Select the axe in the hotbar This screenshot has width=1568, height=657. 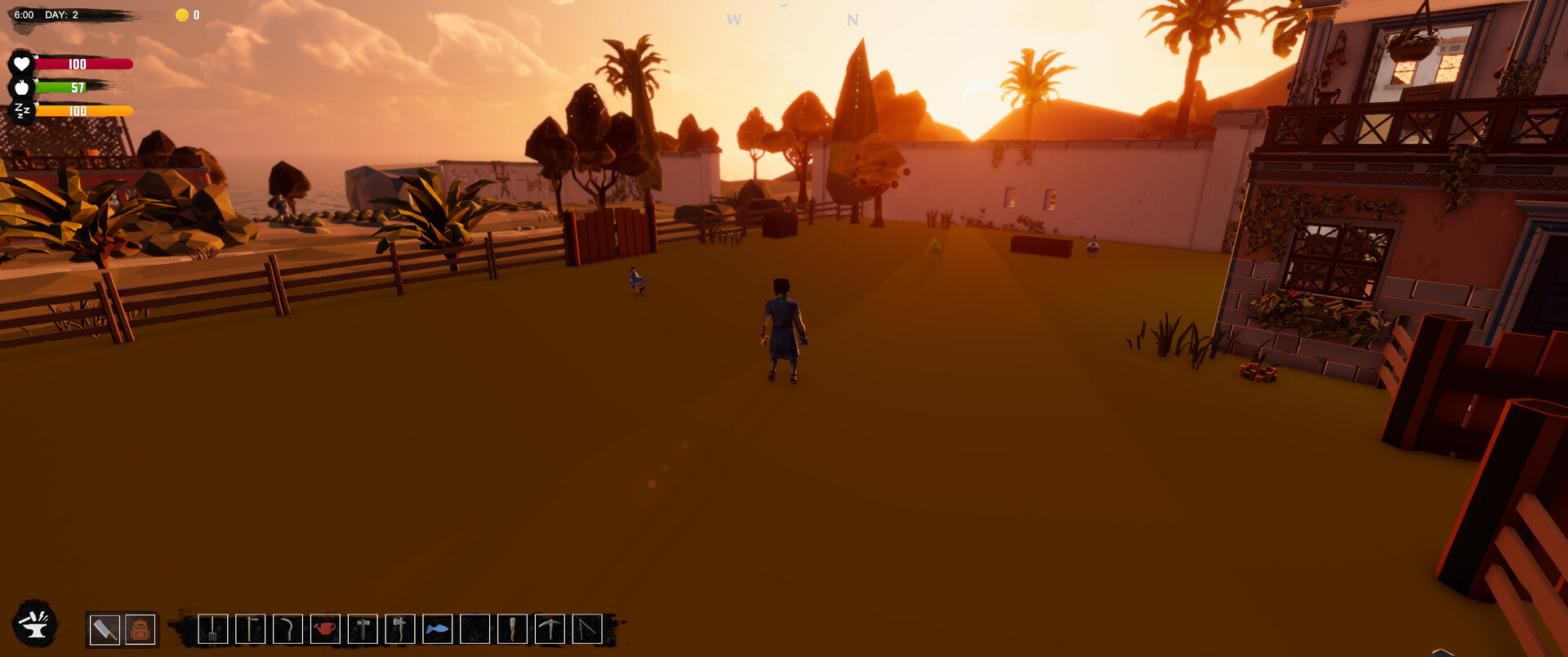tap(400, 630)
